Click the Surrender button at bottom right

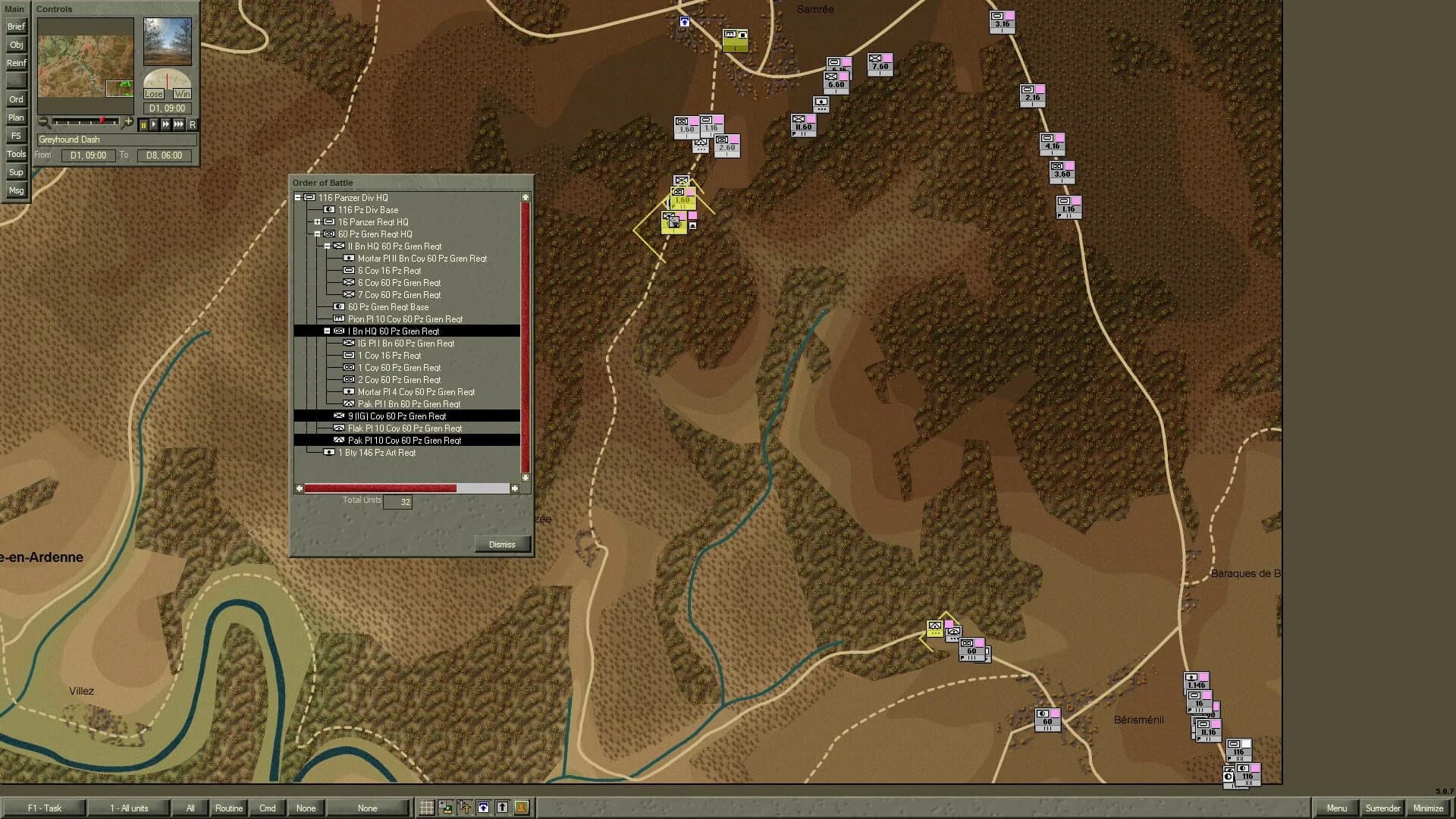[1382, 808]
